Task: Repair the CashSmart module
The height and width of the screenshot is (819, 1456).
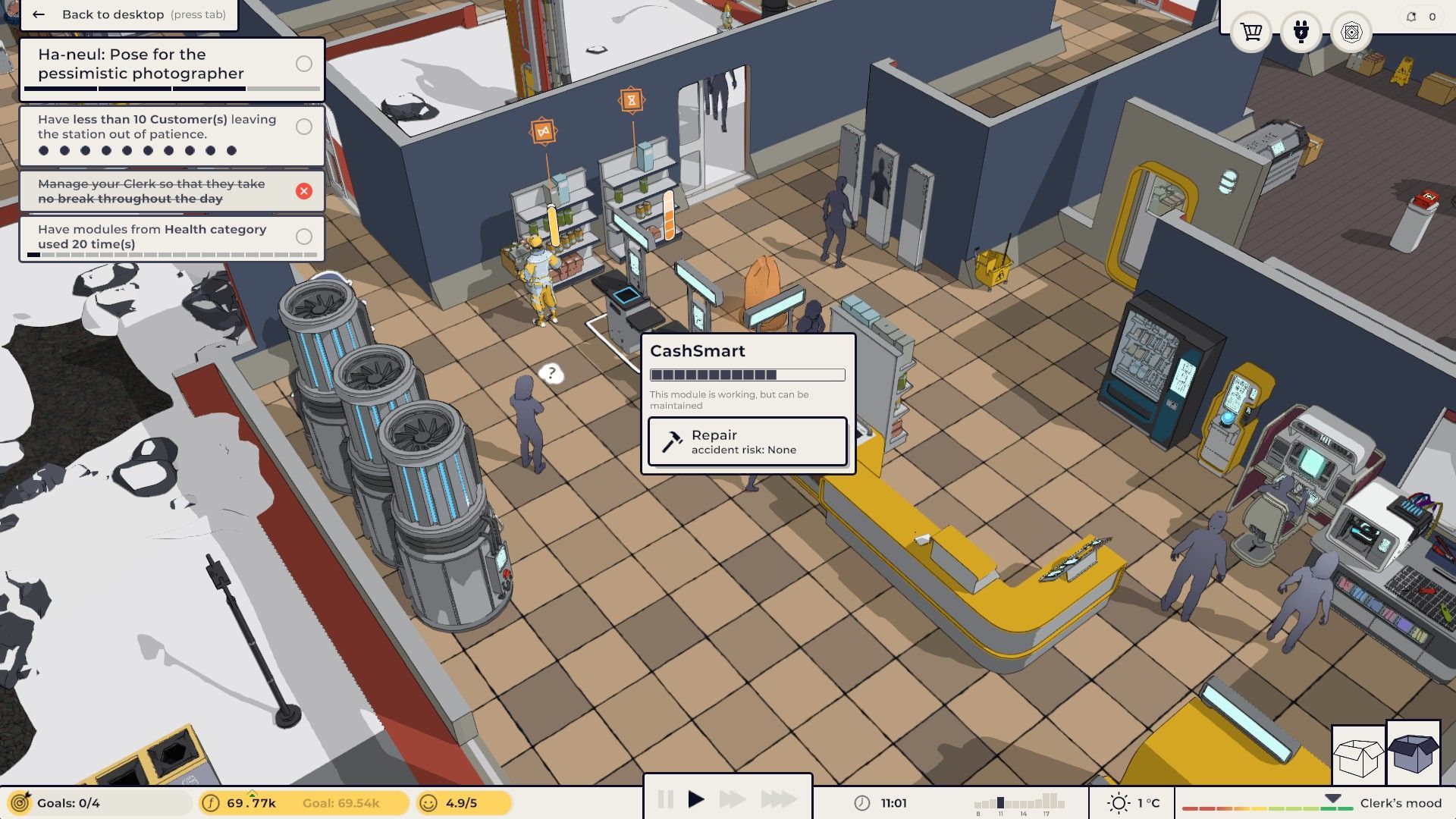Action: (747, 441)
